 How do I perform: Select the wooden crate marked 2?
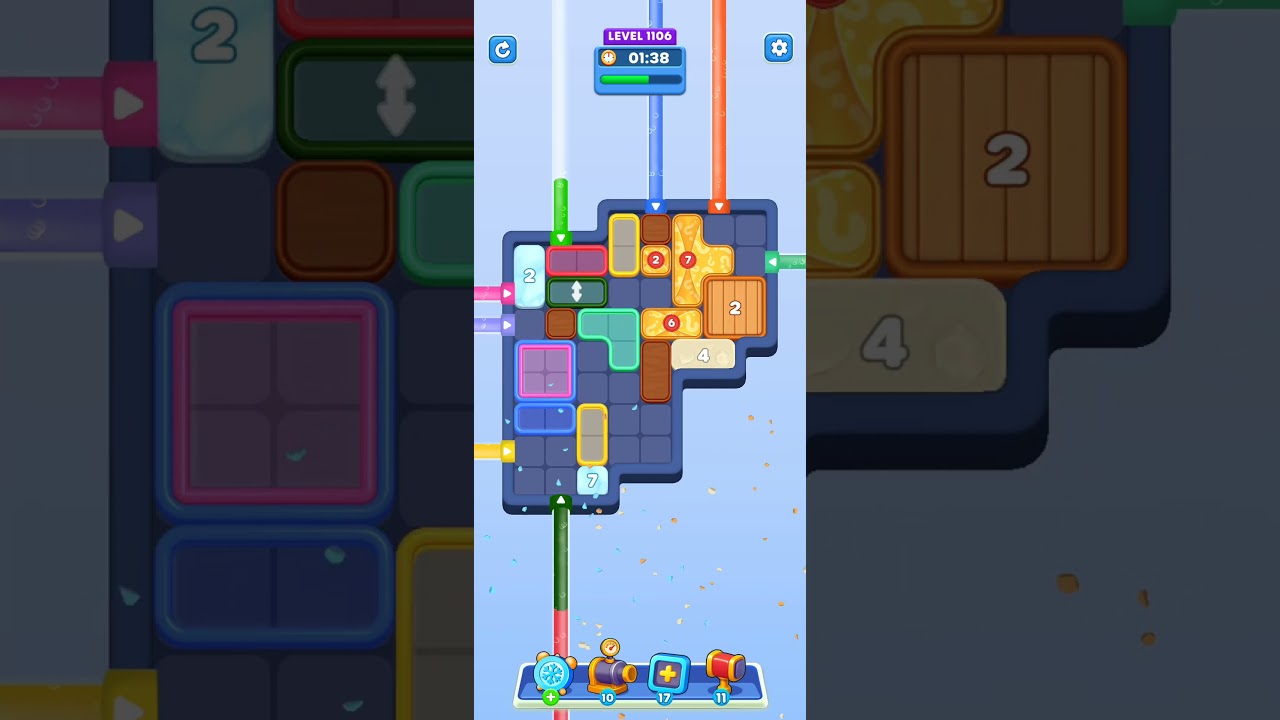click(737, 309)
